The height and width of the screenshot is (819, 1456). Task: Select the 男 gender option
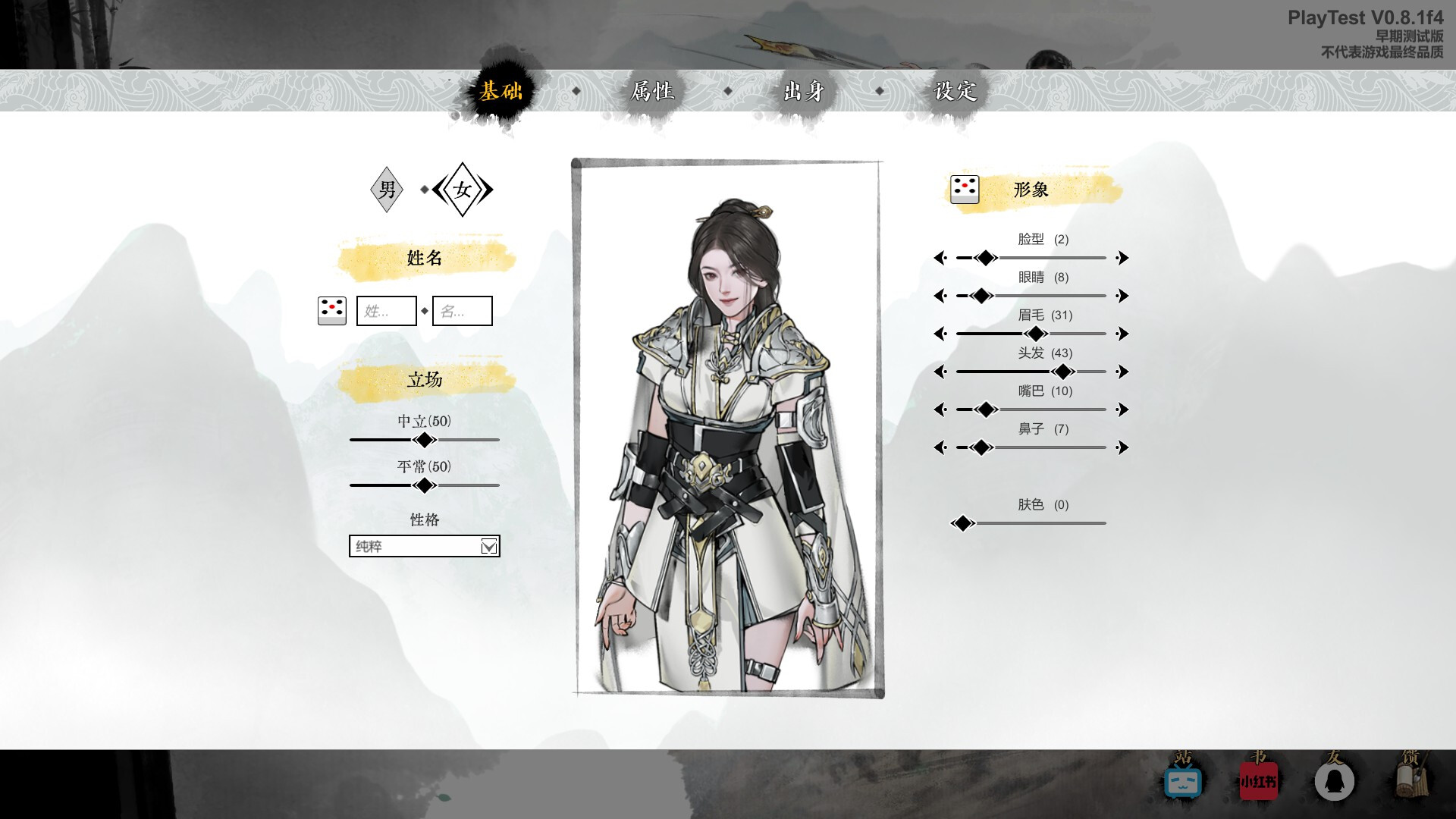click(387, 190)
